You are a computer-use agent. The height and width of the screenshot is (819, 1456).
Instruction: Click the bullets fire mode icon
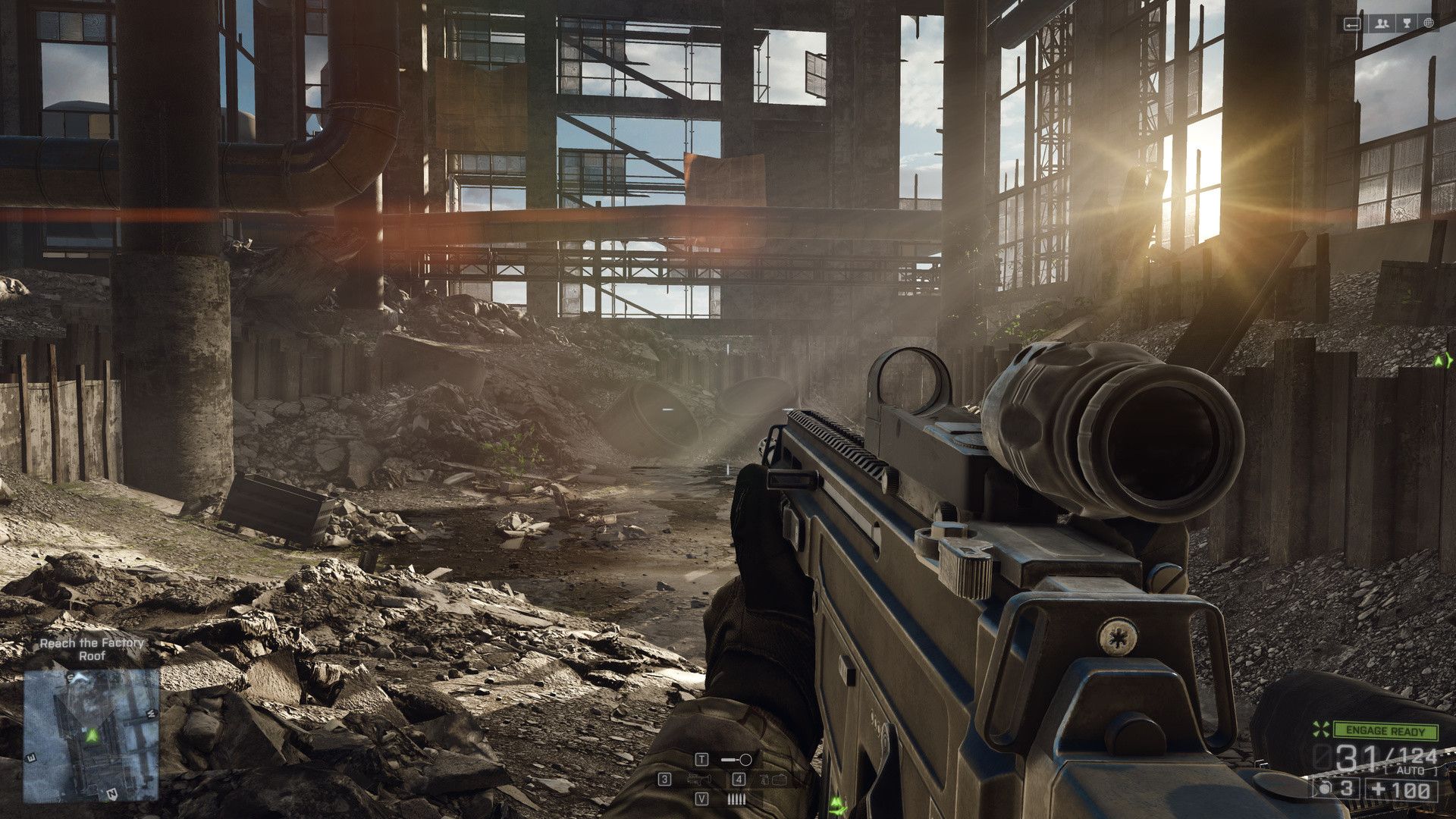[736, 799]
